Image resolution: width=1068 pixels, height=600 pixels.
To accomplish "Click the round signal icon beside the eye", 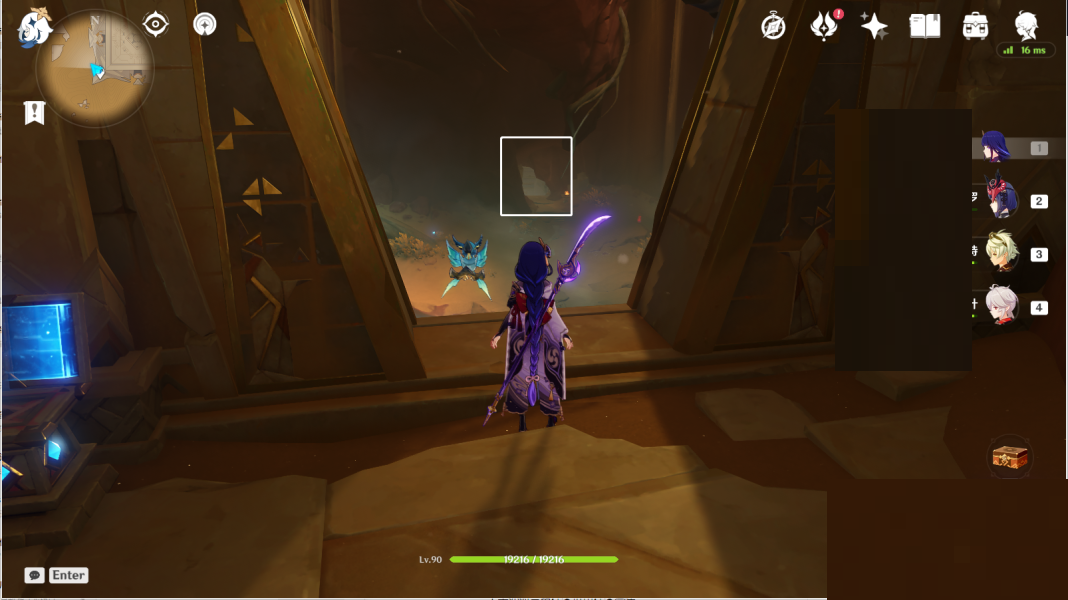I will tap(205, 24).
